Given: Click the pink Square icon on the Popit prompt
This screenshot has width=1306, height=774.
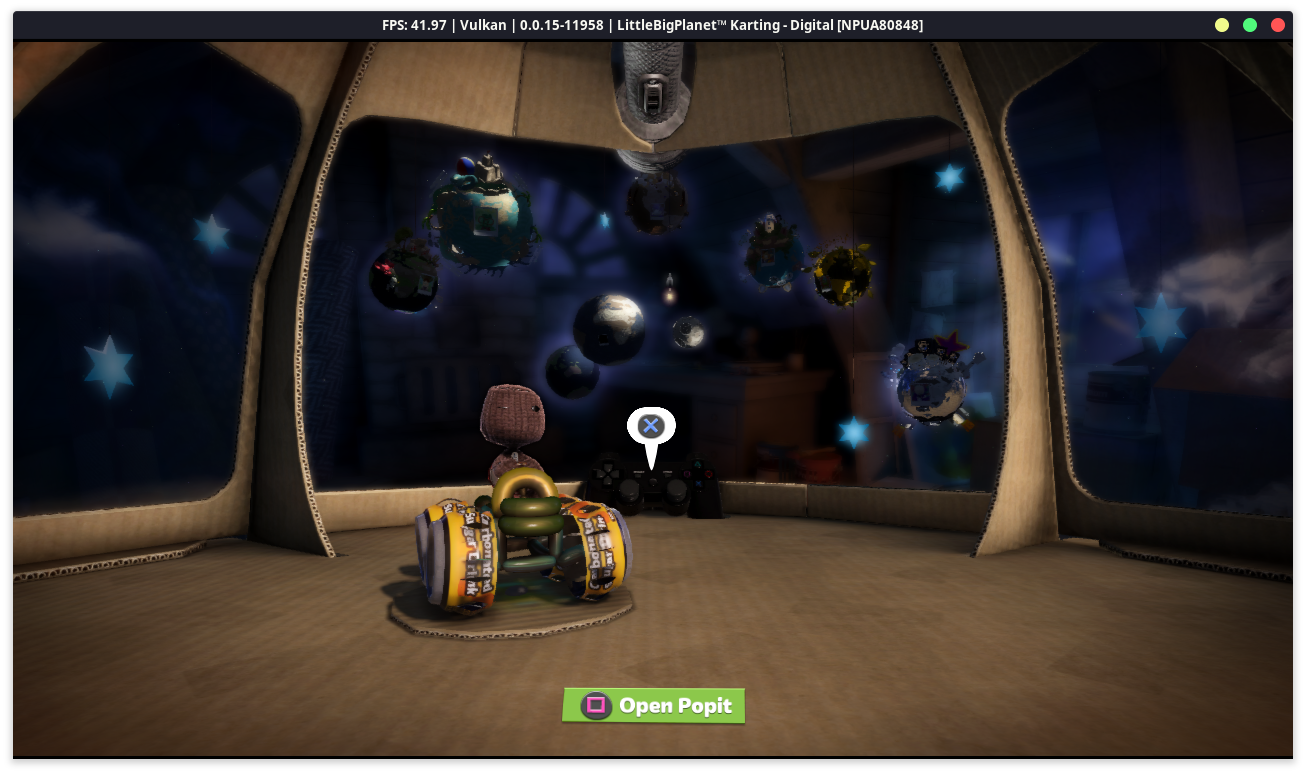Looking at the screenshot, I should [x=596, y=705].
